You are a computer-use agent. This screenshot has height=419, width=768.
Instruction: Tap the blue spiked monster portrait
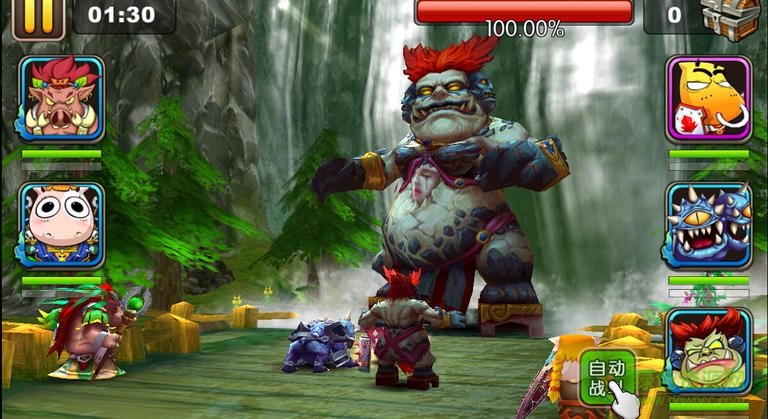709,225
